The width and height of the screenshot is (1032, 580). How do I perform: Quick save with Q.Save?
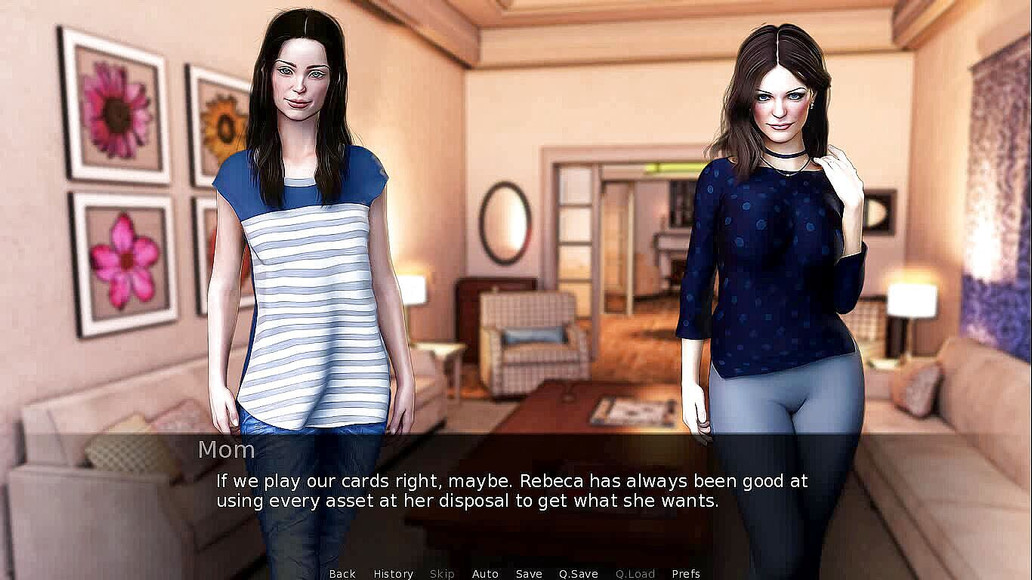point(578,574)
